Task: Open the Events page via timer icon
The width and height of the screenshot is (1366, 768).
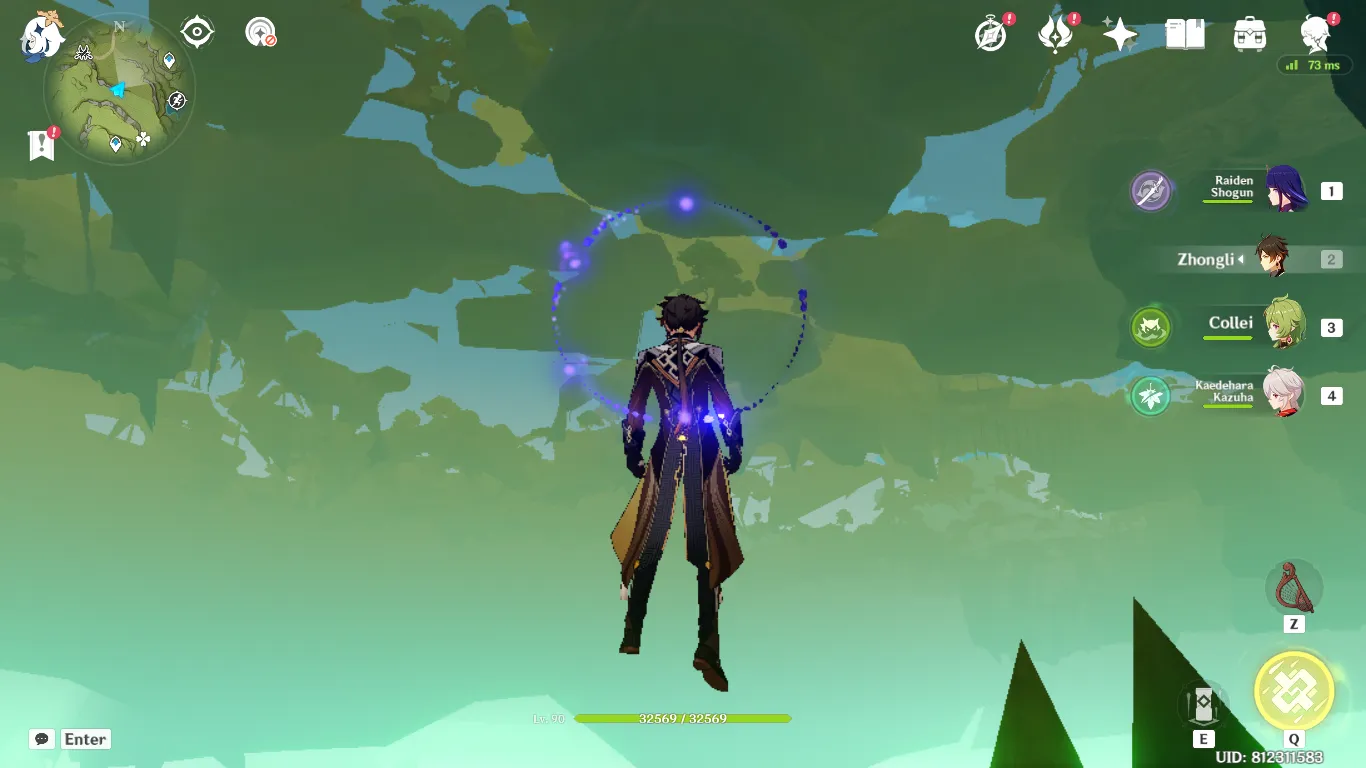Action: [x=988, y=33]
